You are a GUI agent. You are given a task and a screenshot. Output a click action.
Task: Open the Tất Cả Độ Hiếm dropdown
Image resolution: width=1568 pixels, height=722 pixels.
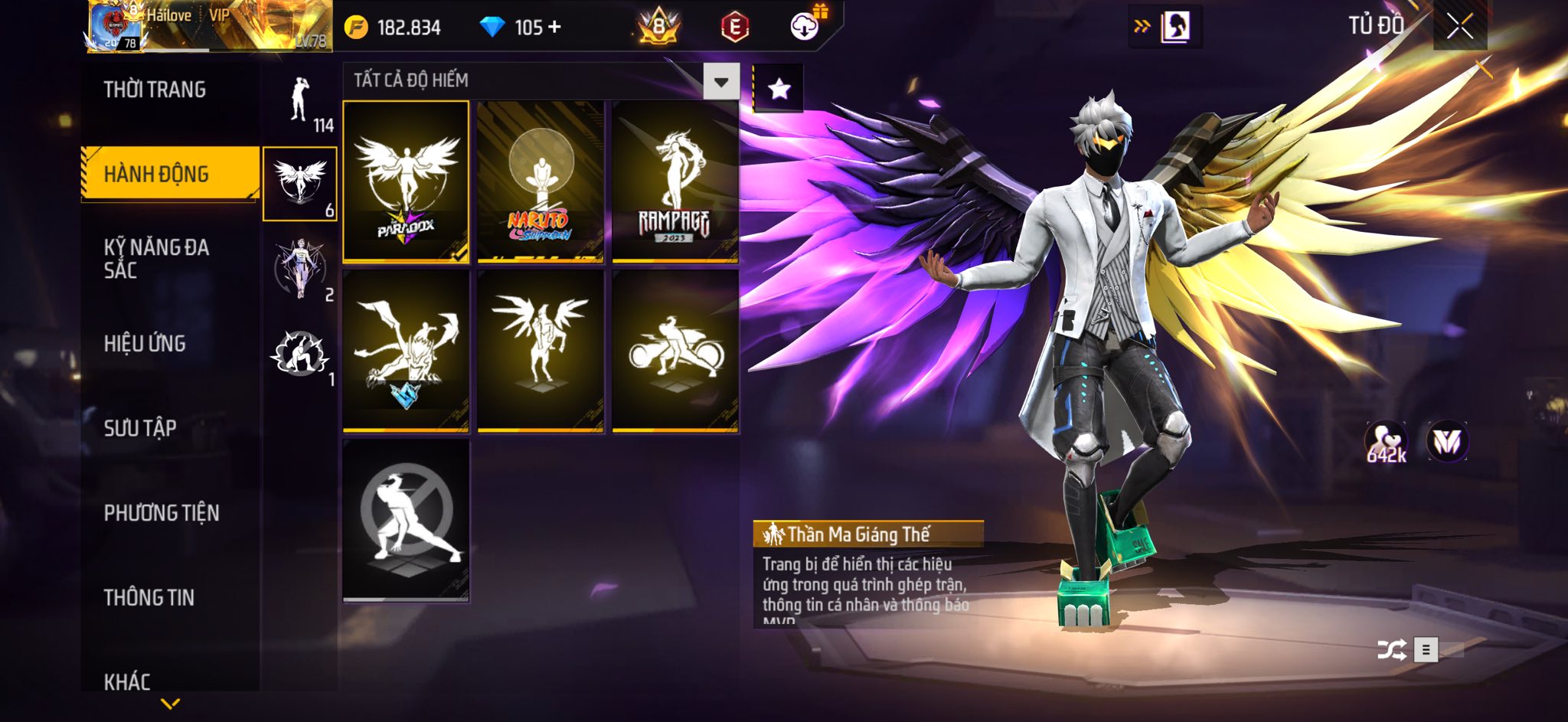pos(720,81)
